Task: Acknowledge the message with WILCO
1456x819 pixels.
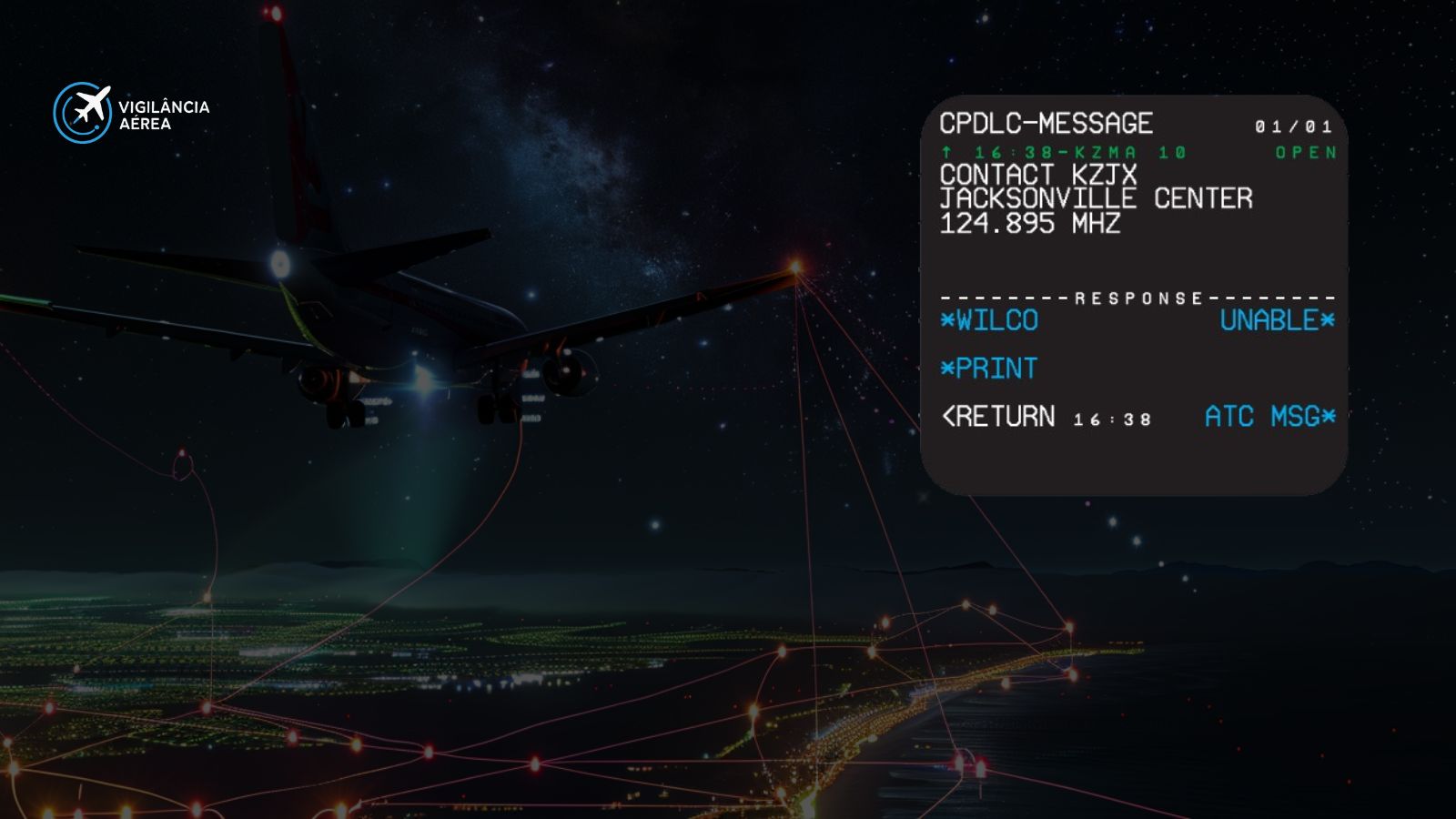Action: coord(994,320)
